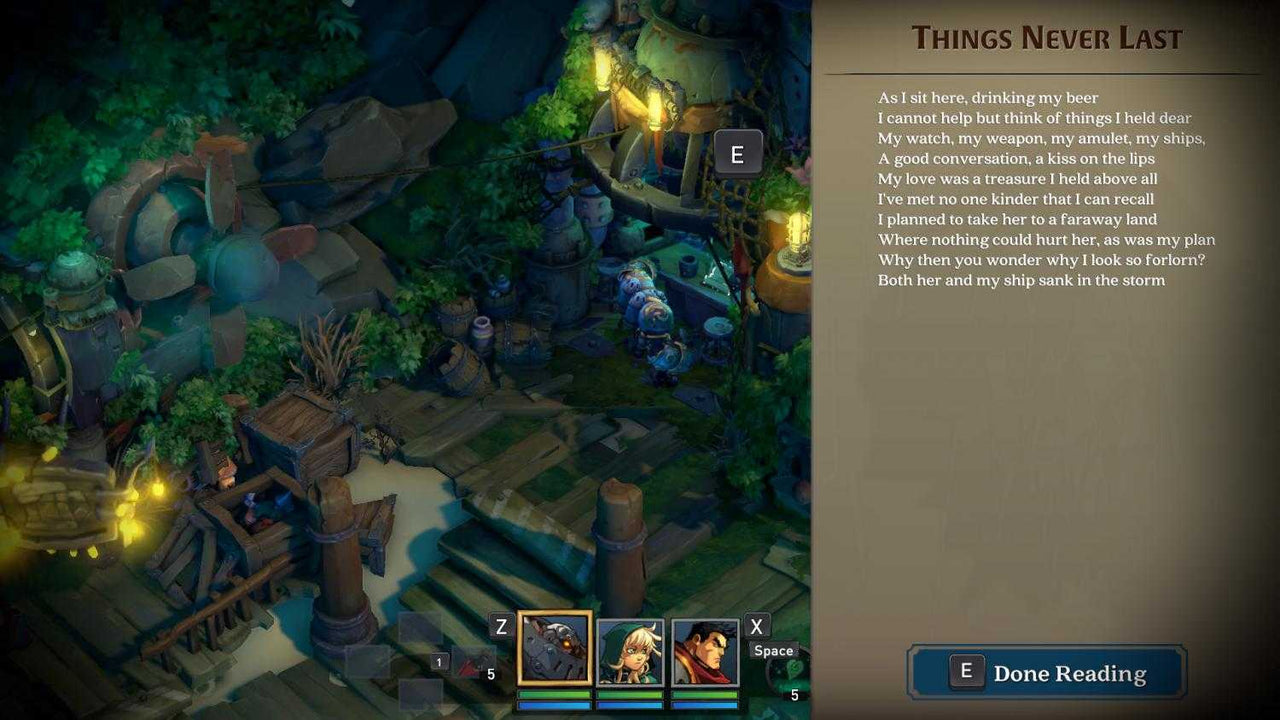Viewport: 1280px width, 720px height.
Task: Click Calibretto's green health bar
Action: click(554, 693)
